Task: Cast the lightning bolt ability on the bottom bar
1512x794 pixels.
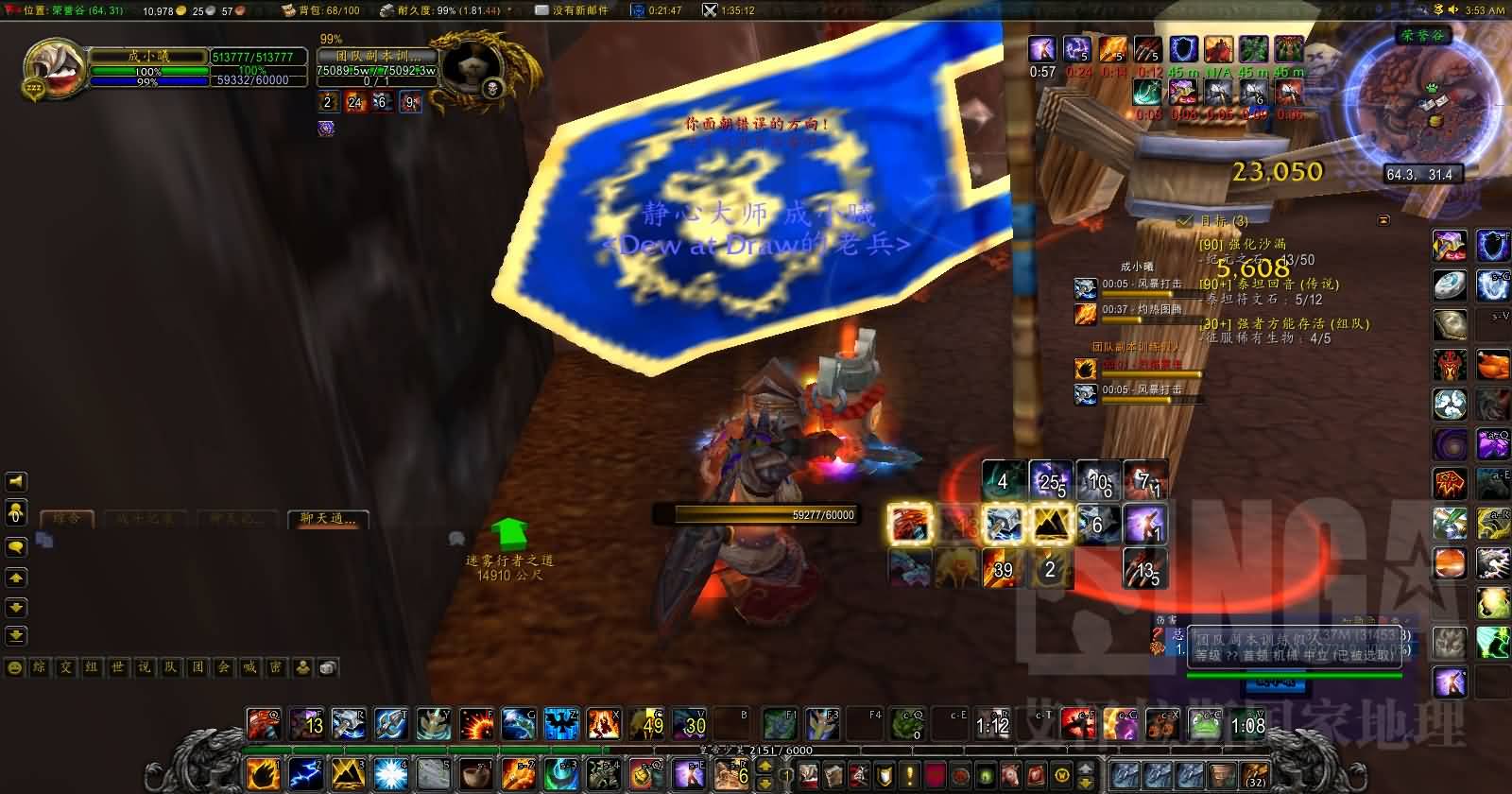Action: coord(304,774)
